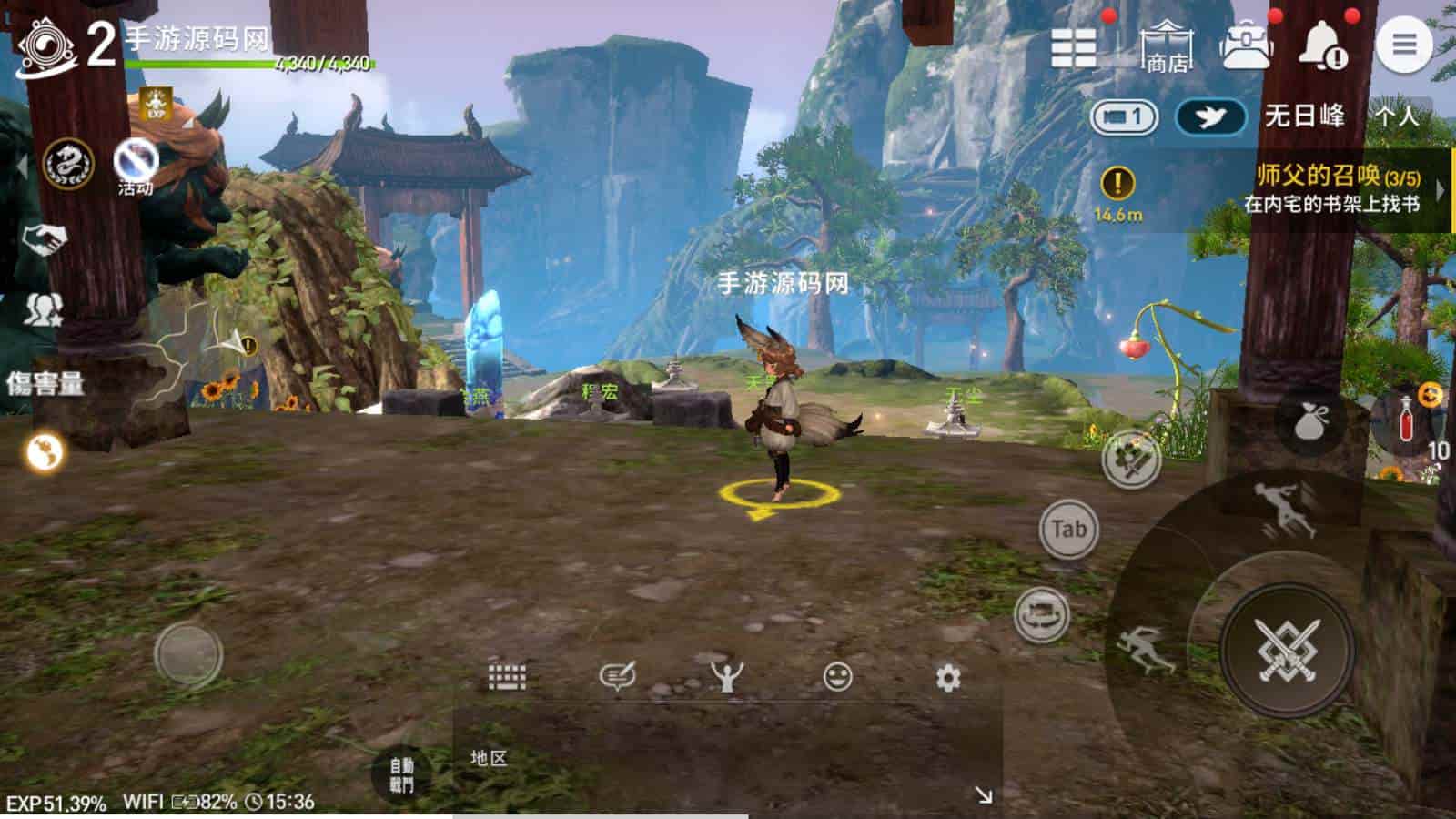The height and width of the screenshot is (819, 1456).
Task: Expand the chat panel with diagonal arrow
Action: pyautogui.click(x=985, y=795)
